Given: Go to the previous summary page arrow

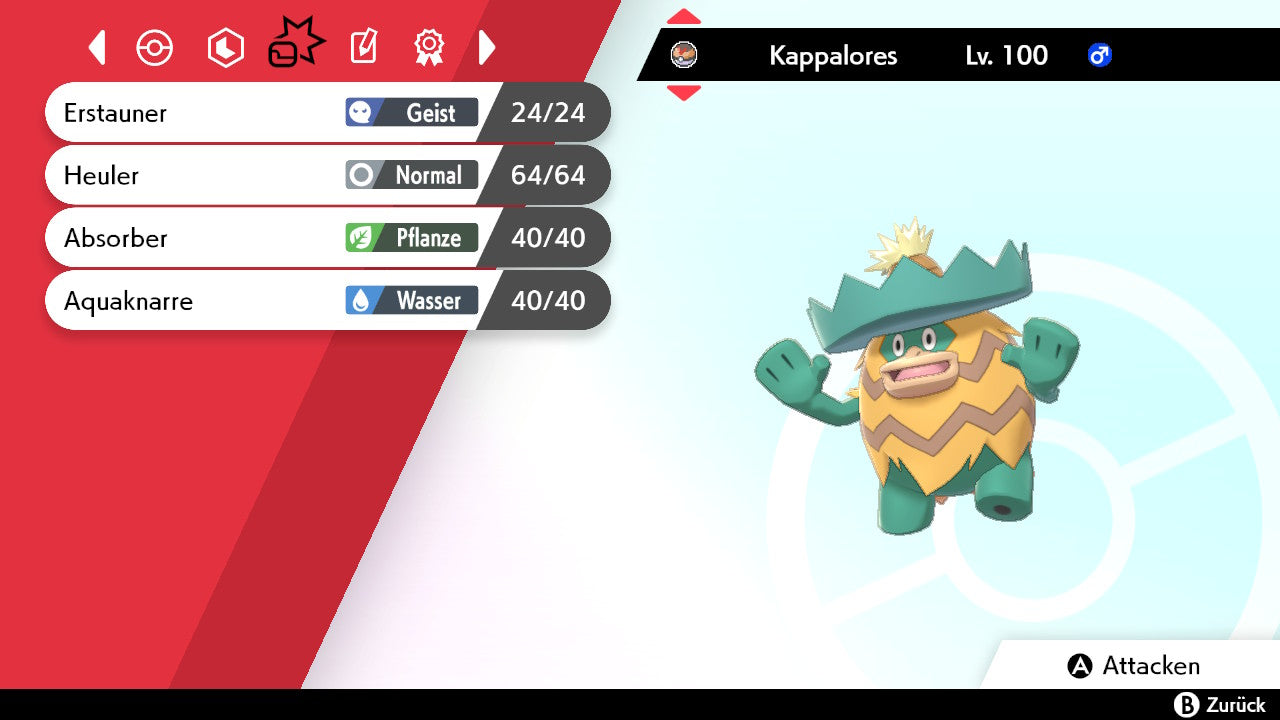Looking at the screenshot, I should click(97, 47).
